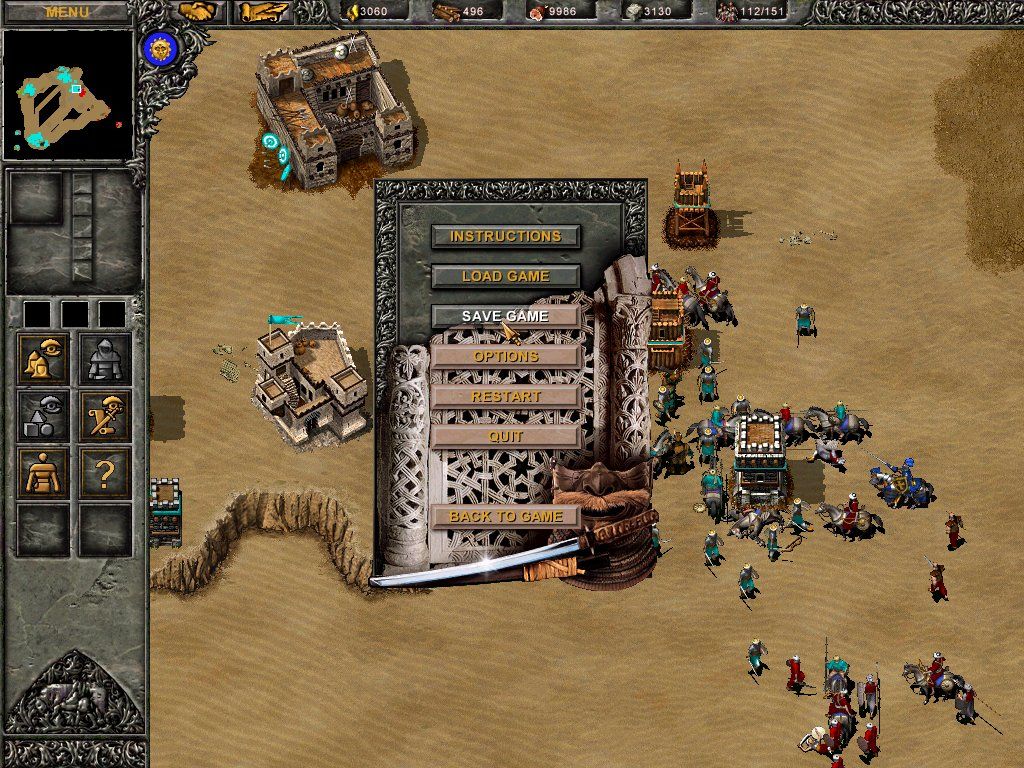Viewport: 1024px width, 768px height.
Task: Select the Save Game option
Action: 505,316
